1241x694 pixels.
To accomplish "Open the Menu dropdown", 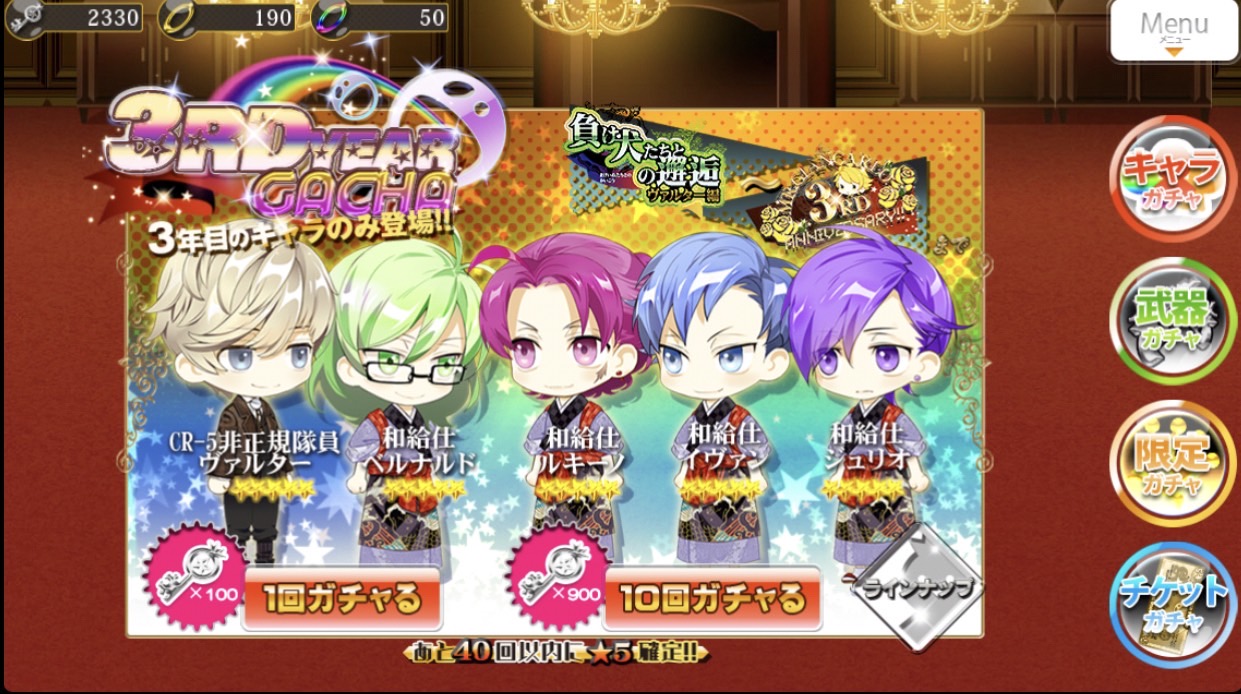I will coord(1174,30).
